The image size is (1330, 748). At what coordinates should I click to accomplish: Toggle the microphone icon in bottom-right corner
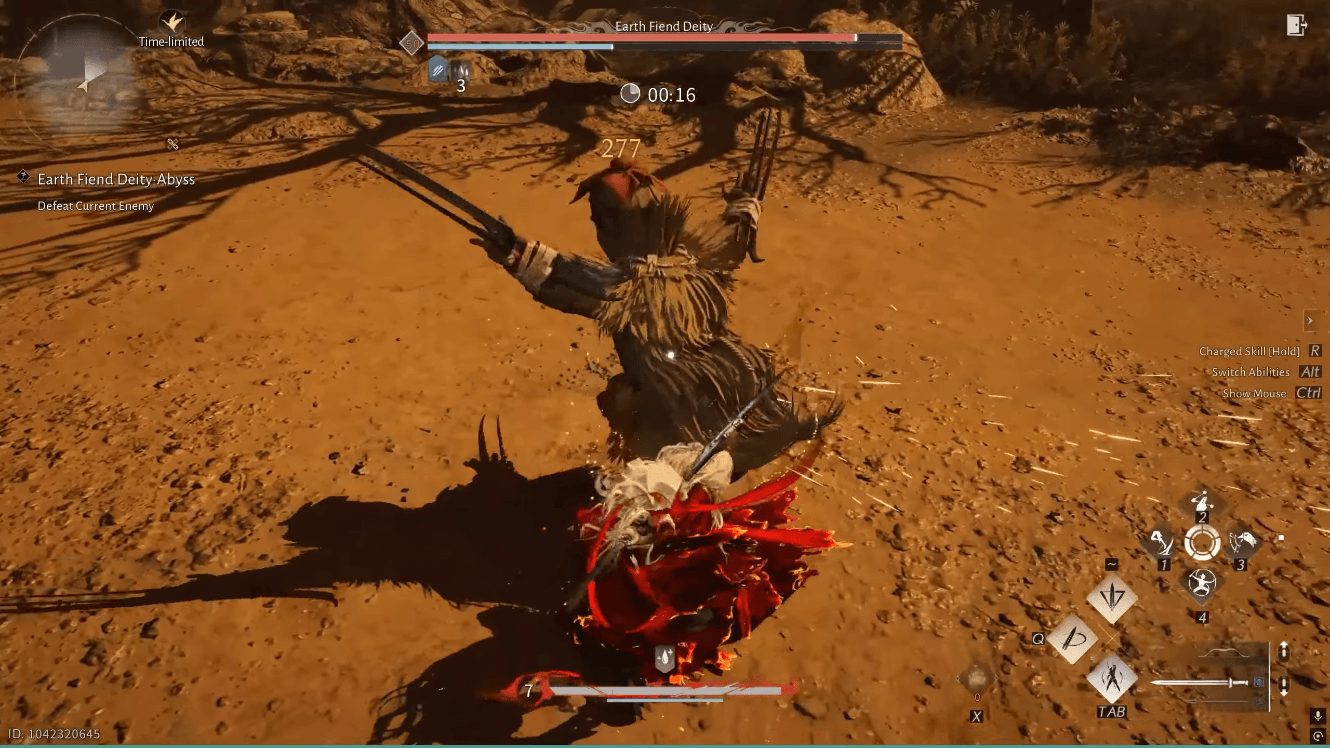click(x=1318, y=716)
